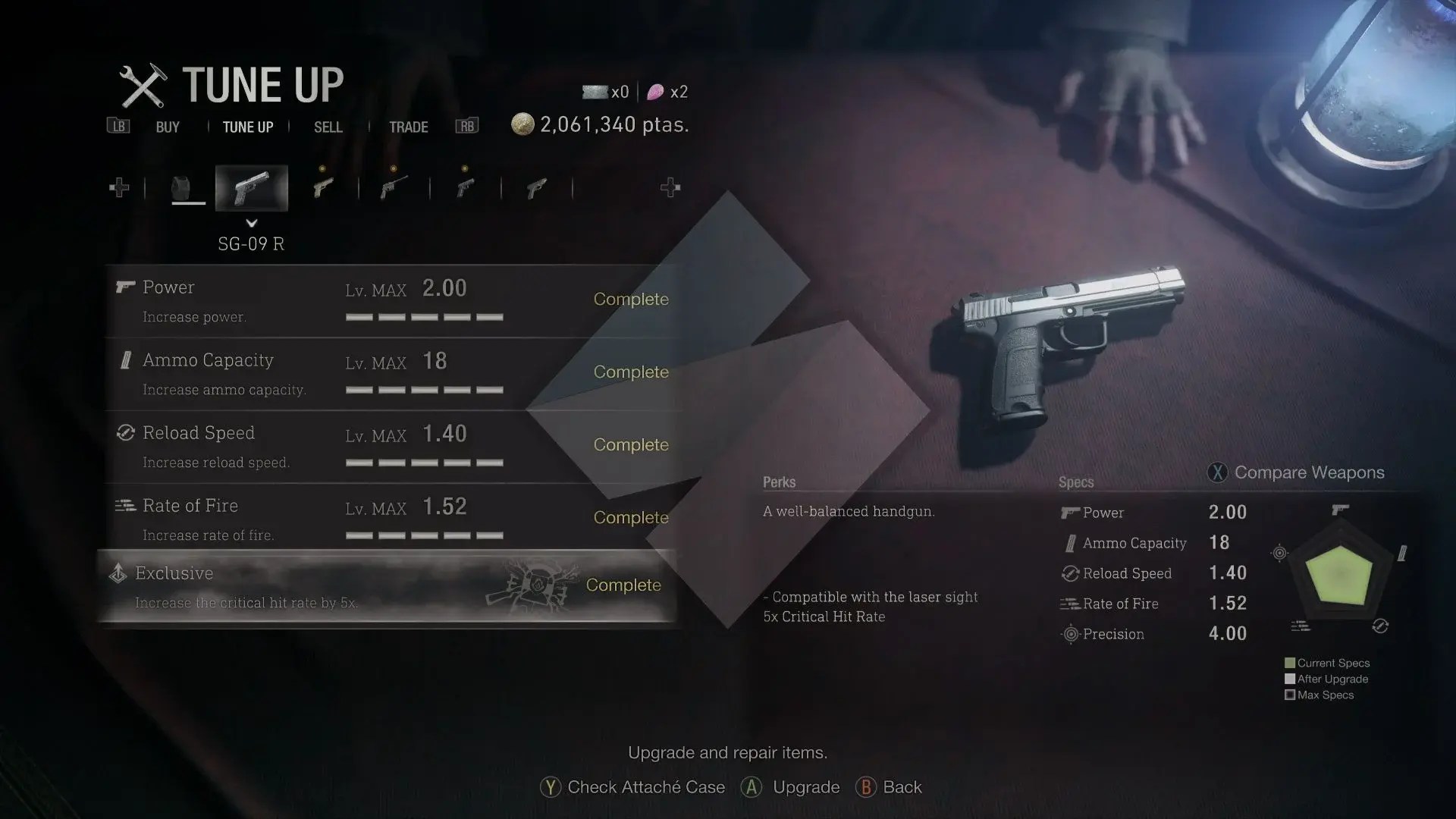The height and width of the screenshot is (819, 1456).
Task: Switch to the SELL tab
Action: point(328,127)
